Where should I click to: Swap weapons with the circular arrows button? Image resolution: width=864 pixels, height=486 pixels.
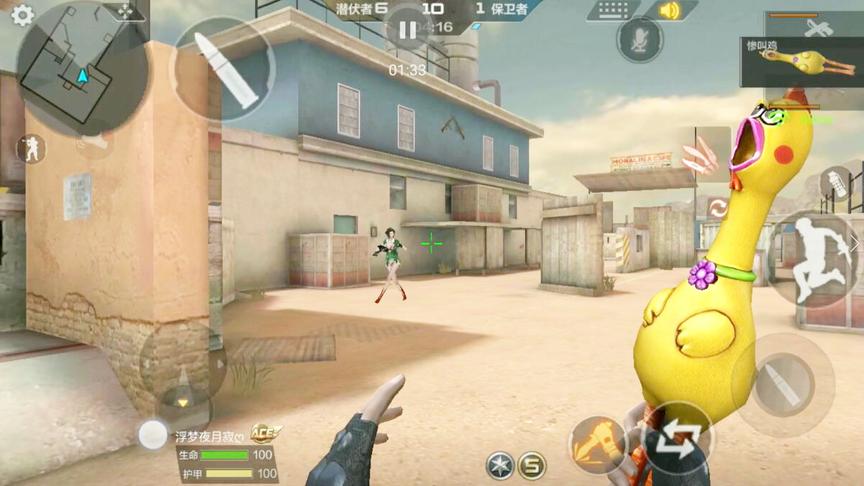click(x=677, y=439)
